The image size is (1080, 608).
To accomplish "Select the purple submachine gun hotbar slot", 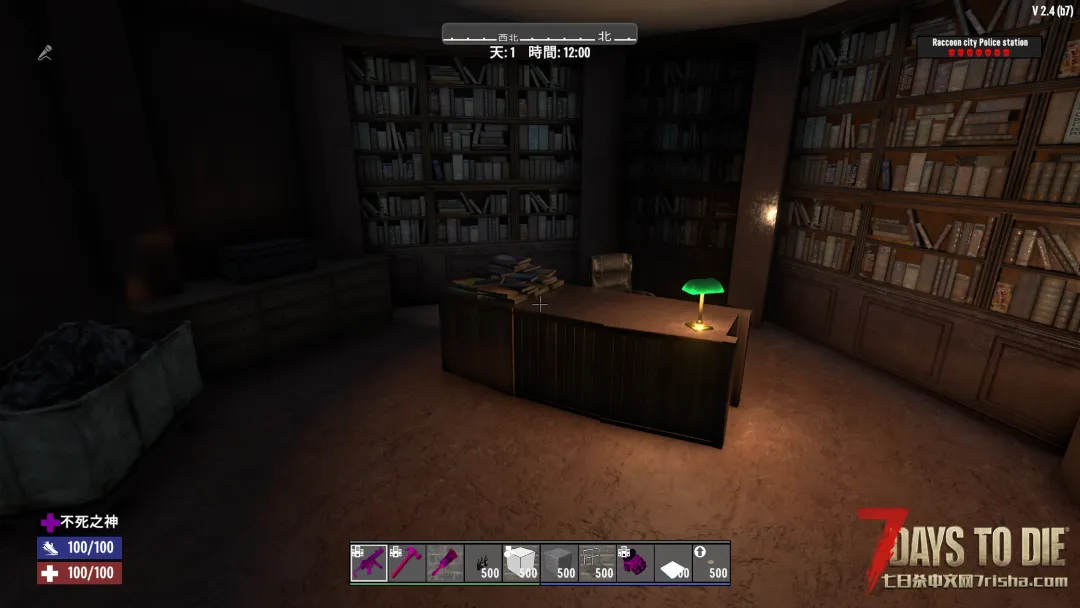I will [369, 563].
